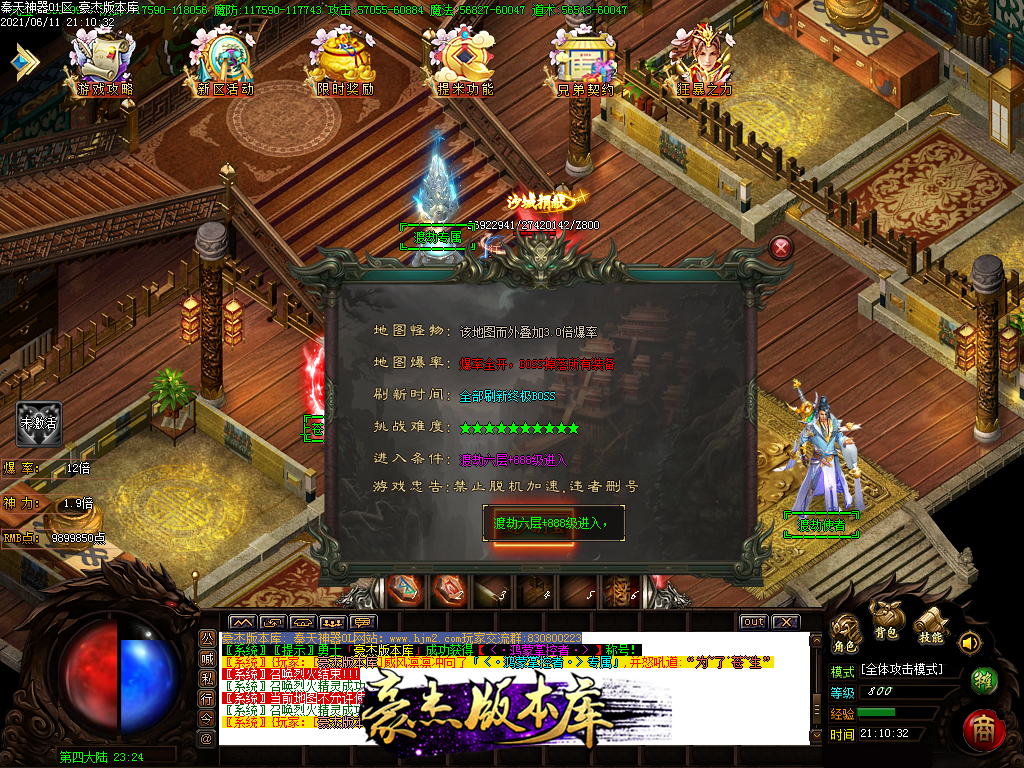Change the 全体攻击模式 attack mode
The image size is (1024, 768).
(x=901, y=669)
